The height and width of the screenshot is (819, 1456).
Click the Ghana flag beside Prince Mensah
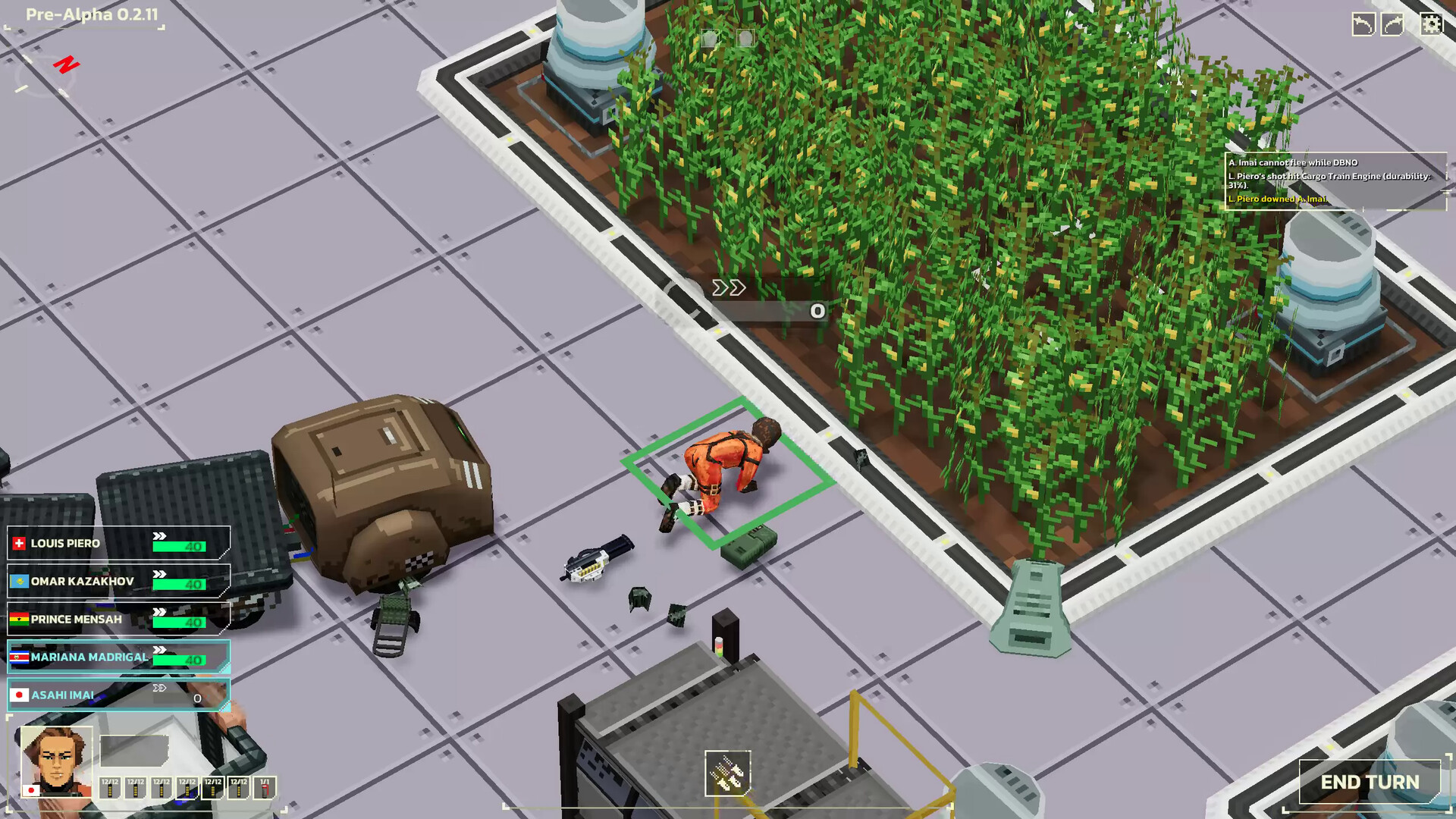point(18,619)
